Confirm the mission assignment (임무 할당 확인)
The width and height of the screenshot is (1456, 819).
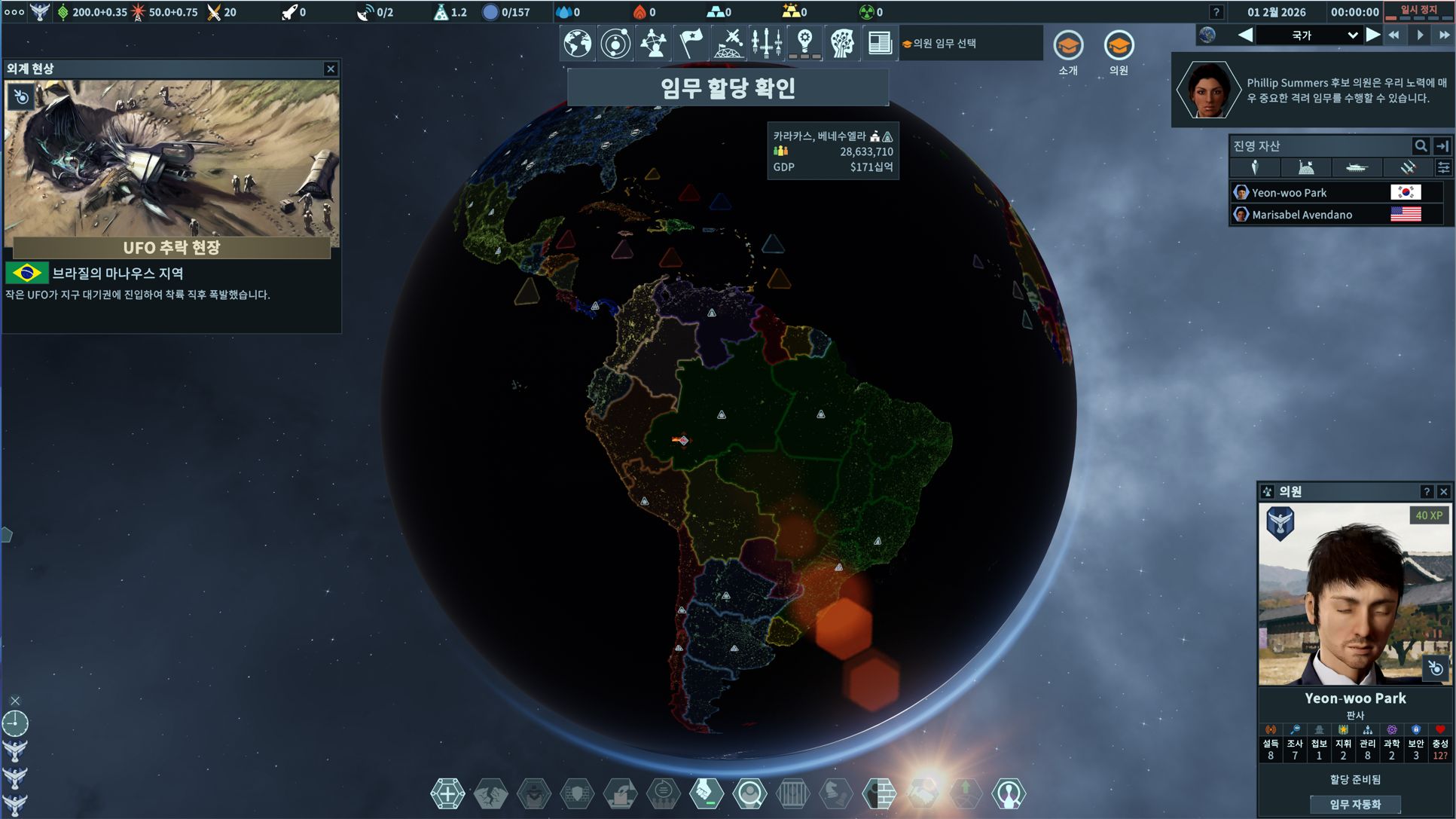click(x=728, y=88)
